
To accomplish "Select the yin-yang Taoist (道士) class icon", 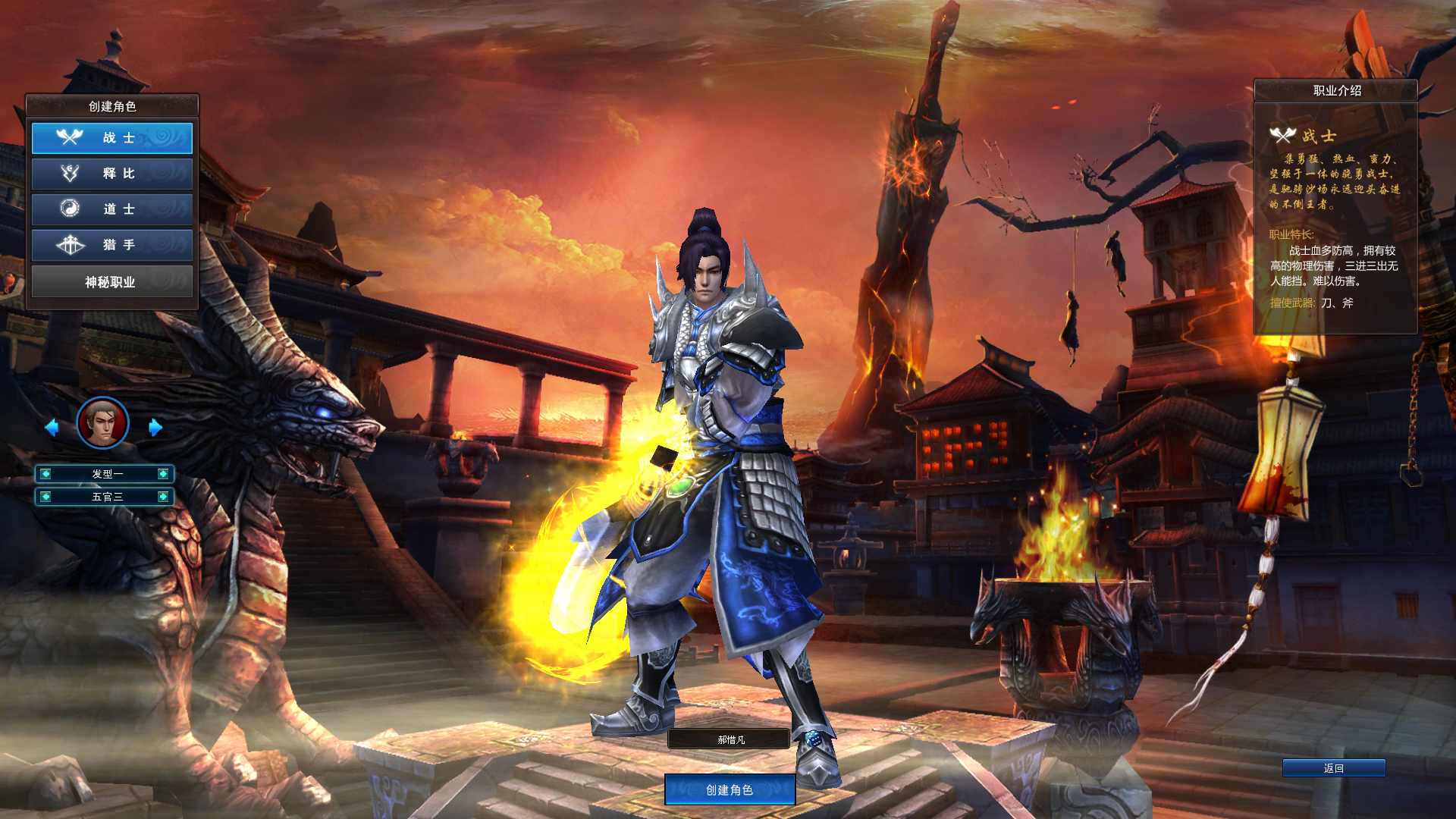I will (x=70, y=209).
